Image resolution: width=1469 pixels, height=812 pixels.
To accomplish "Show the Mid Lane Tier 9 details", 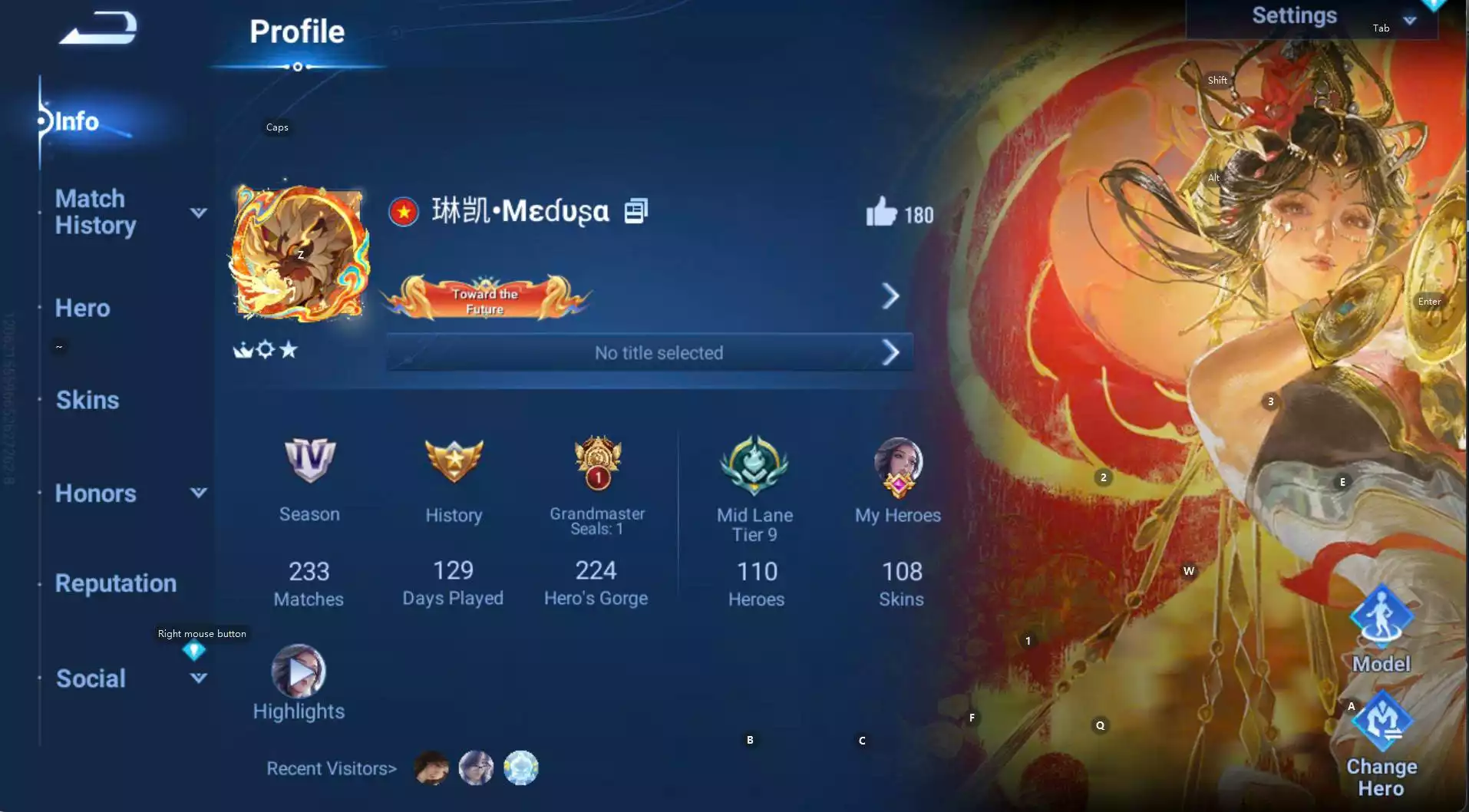I will 755,464.
